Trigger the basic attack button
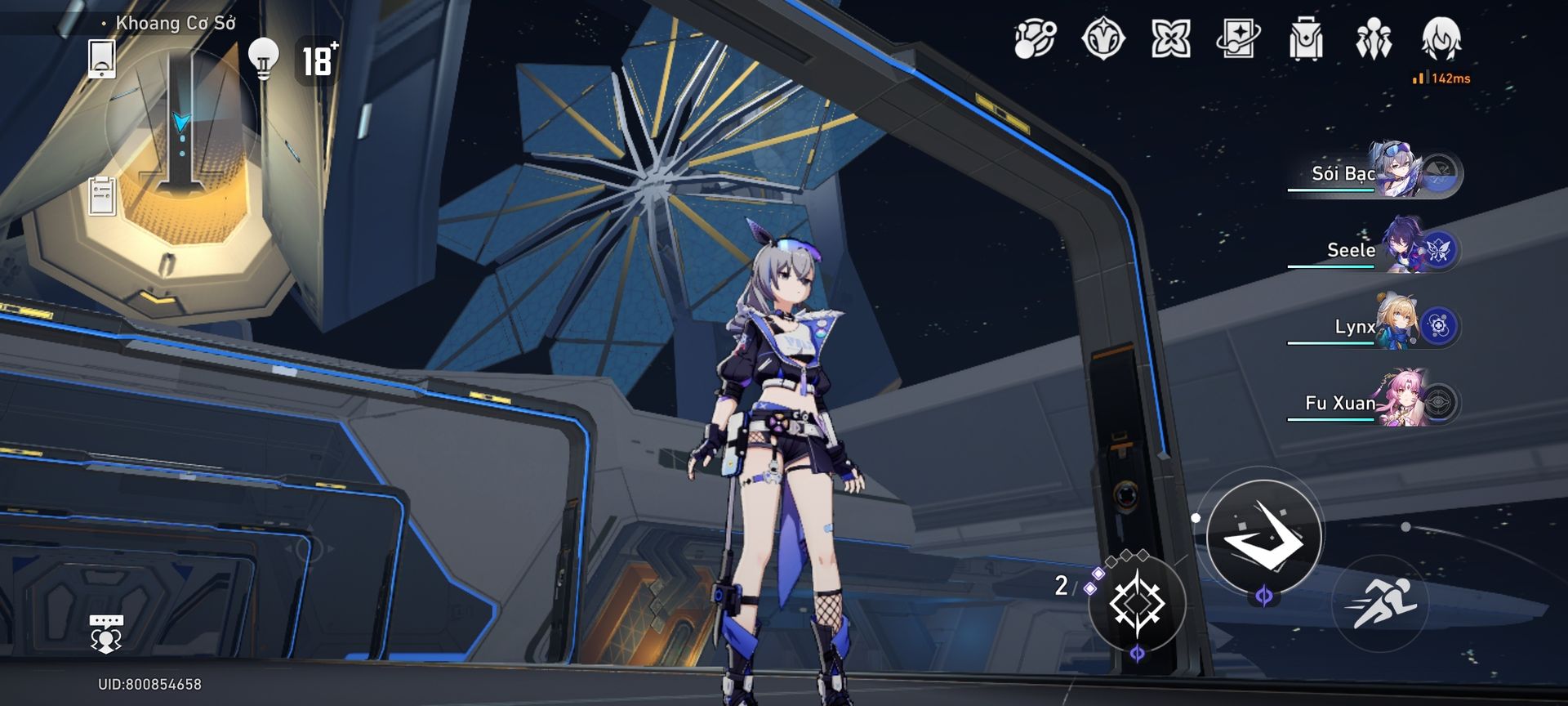The height and width of the screenshot is (706, 1568). pyautogui.click(x=1263, y=536)
